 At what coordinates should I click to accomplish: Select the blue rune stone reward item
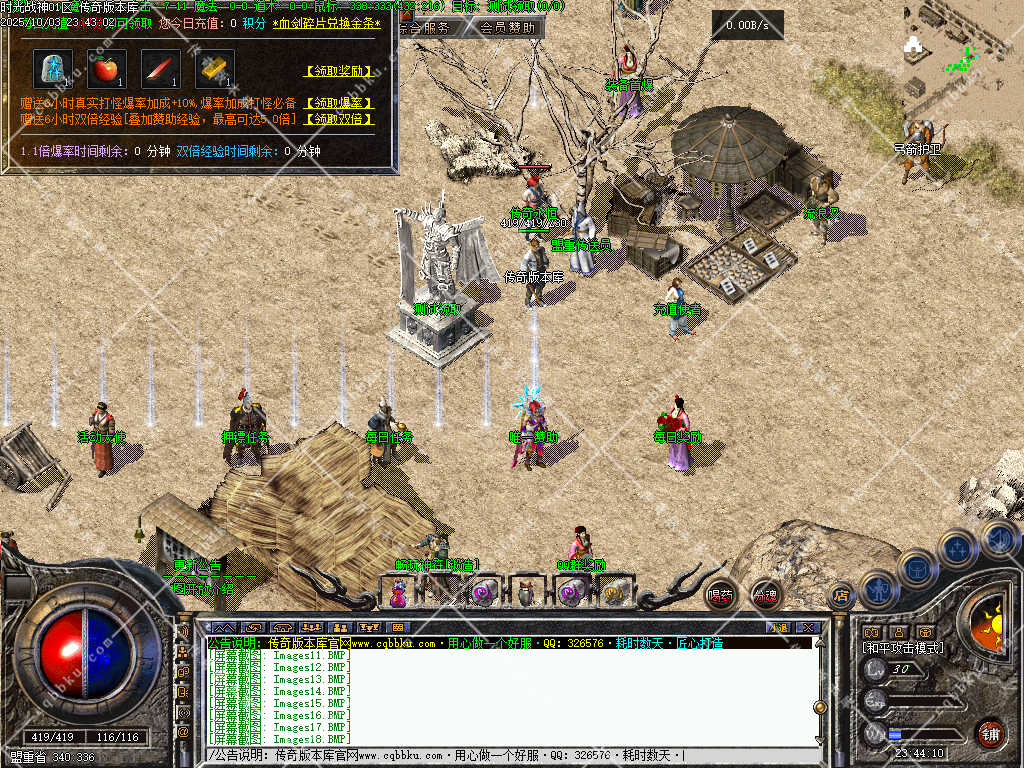(x=52, y=69)
